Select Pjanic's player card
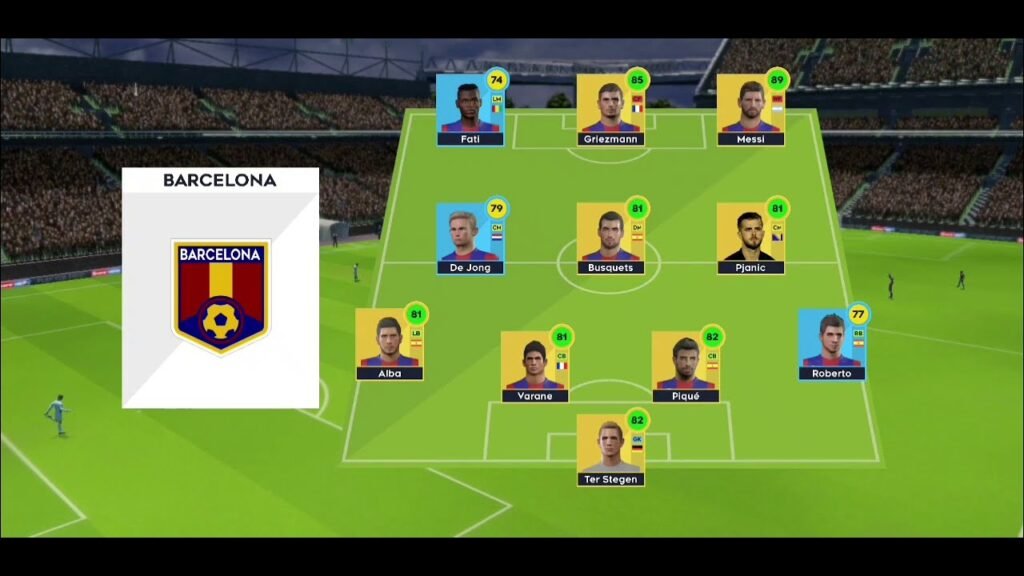This screenshot has height=576, width=1024. [750, 238]
